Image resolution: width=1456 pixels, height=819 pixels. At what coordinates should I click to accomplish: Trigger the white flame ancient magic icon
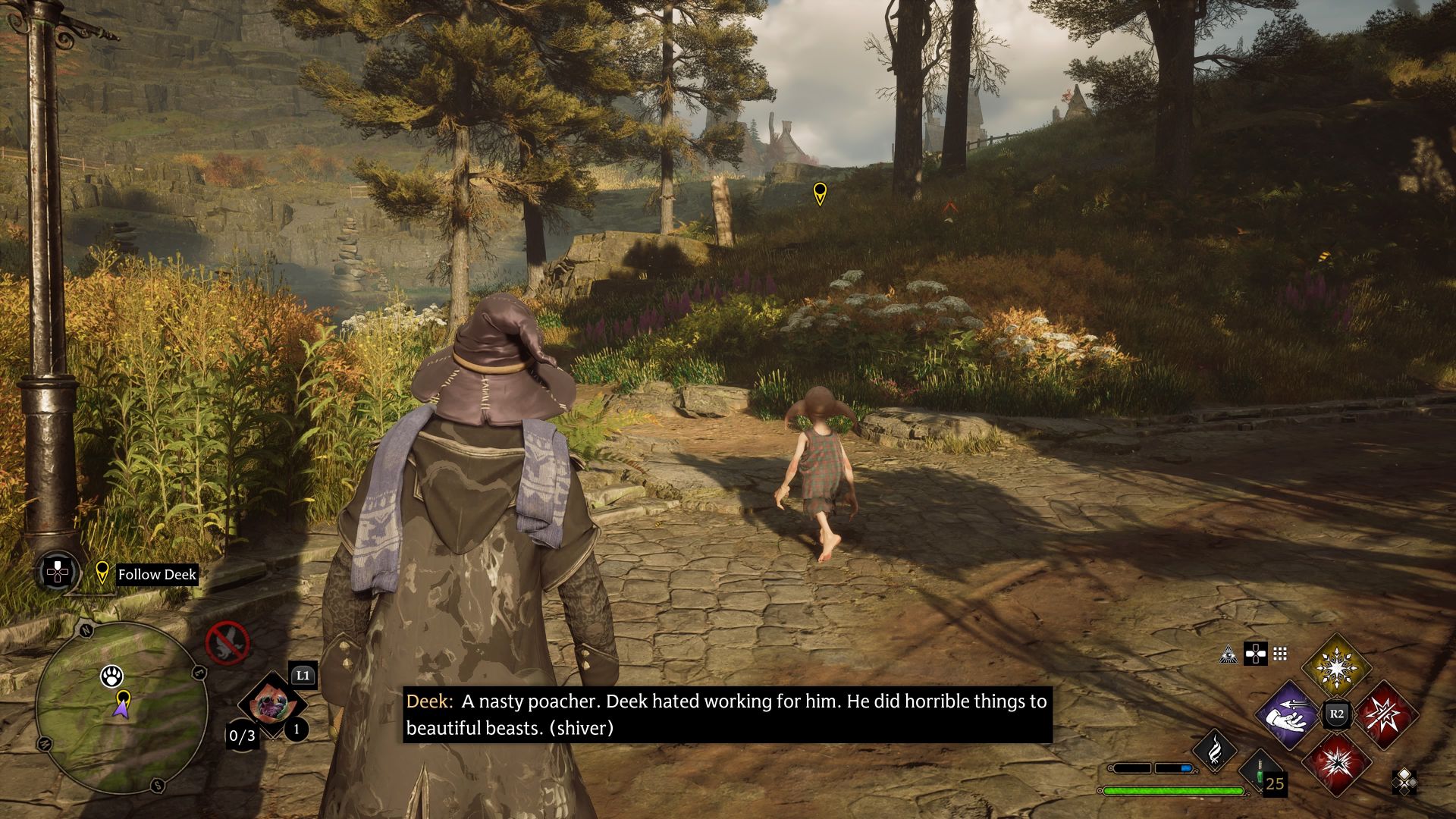coord(1214,750)
